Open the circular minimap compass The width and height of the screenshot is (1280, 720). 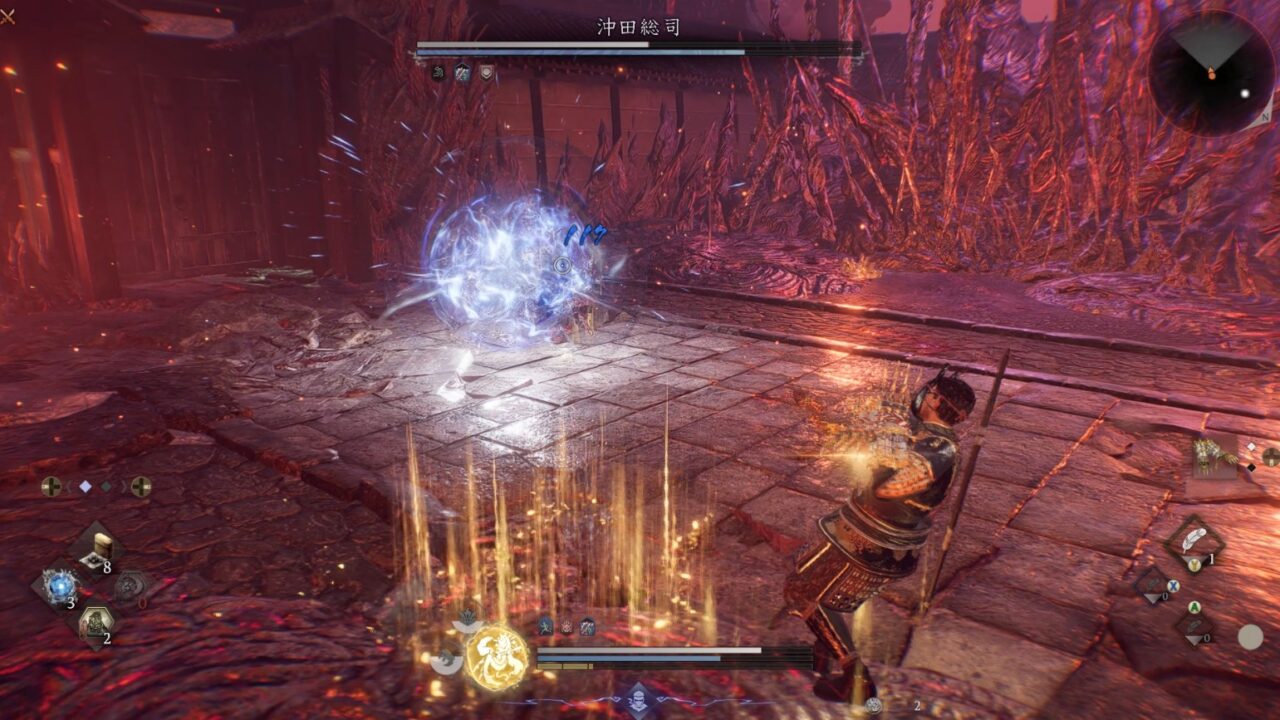[x=1211, y=73]
